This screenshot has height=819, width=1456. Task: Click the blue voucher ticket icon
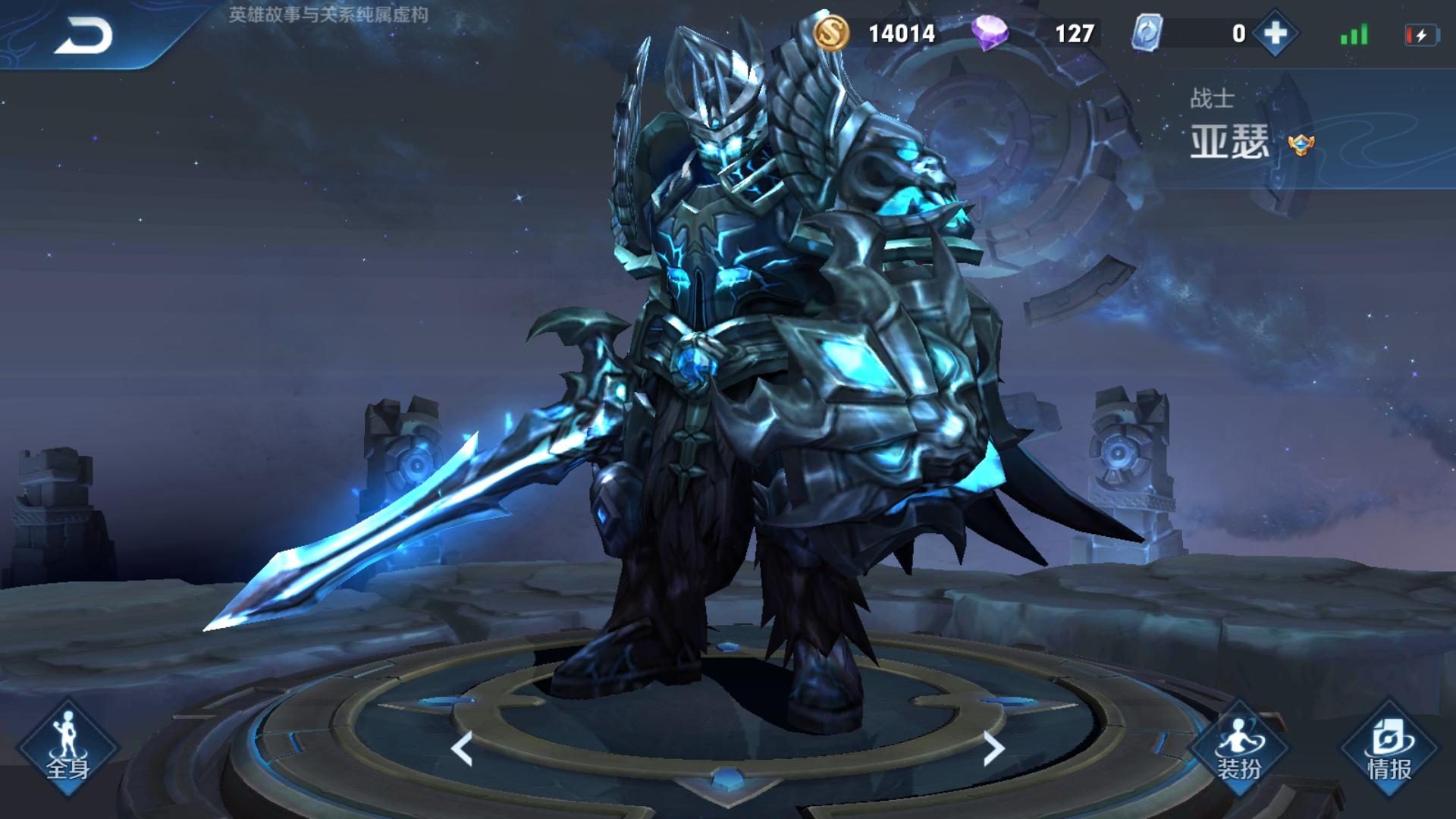click(x=1147, y=34)
